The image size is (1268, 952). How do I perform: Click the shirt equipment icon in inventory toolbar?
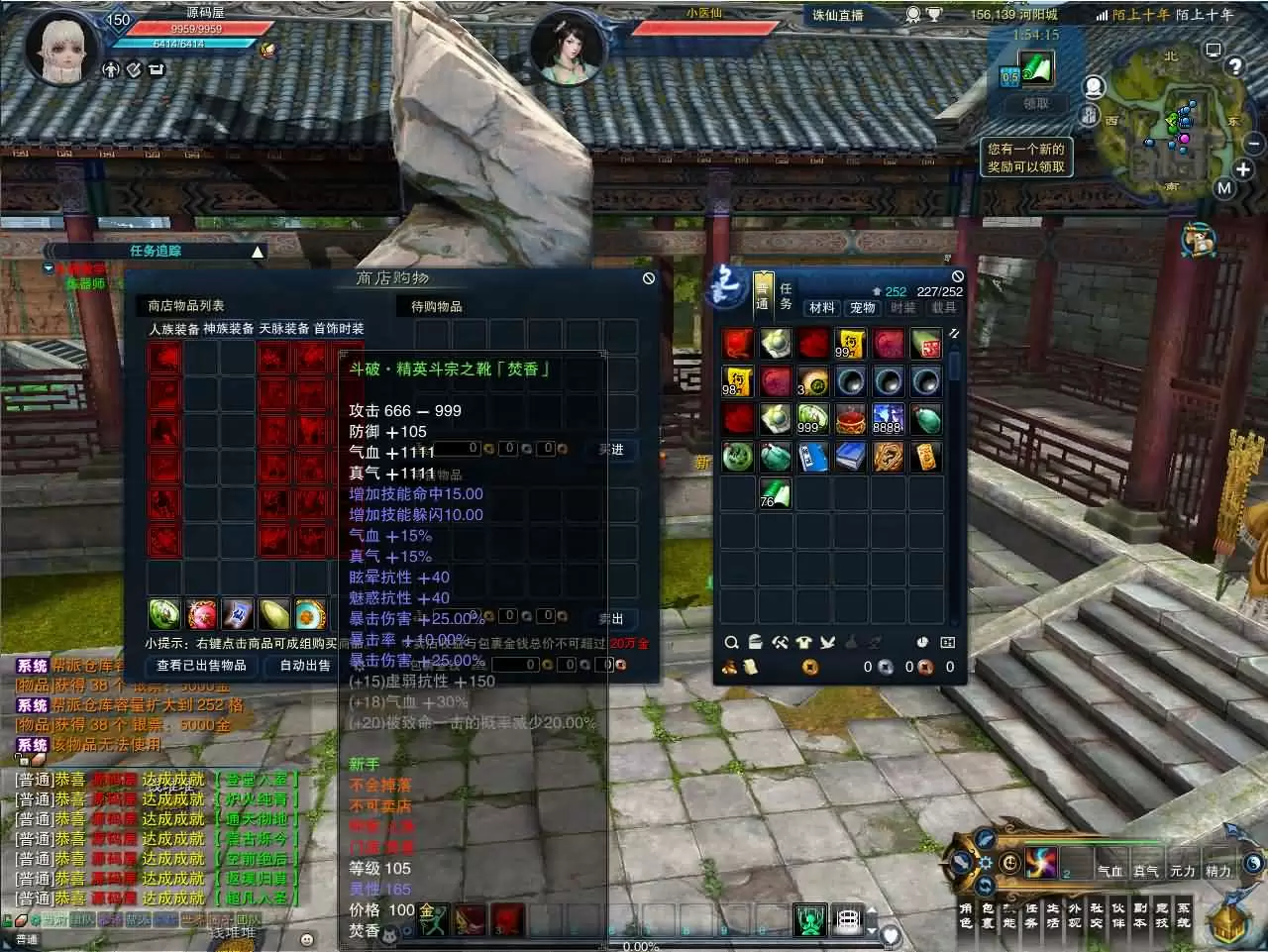(x=805, y=642)
